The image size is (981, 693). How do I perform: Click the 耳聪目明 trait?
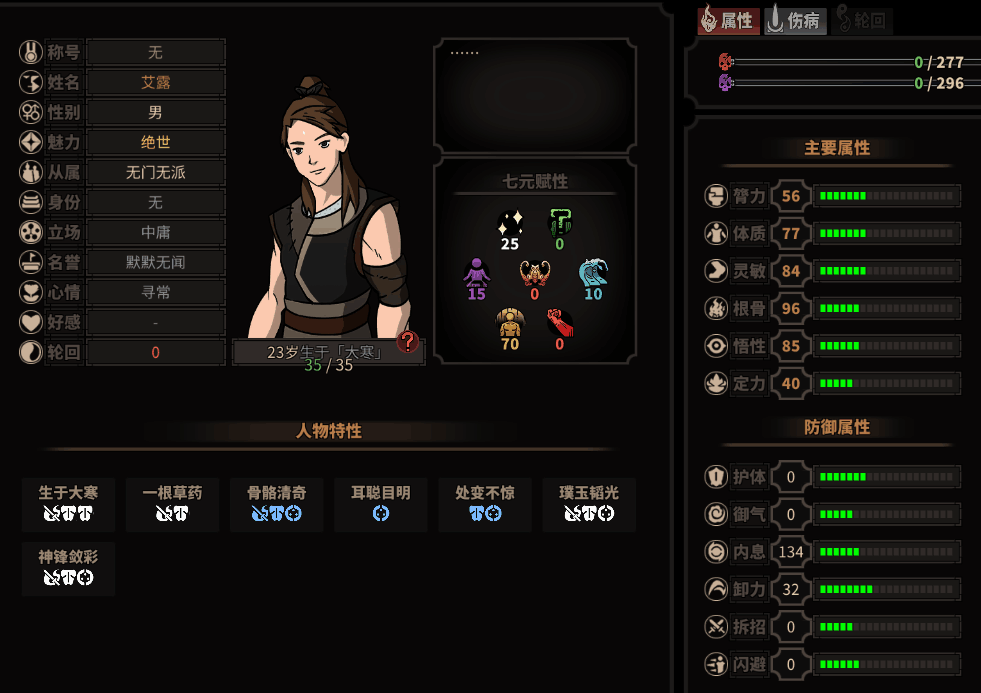click(x=381, y=503)
